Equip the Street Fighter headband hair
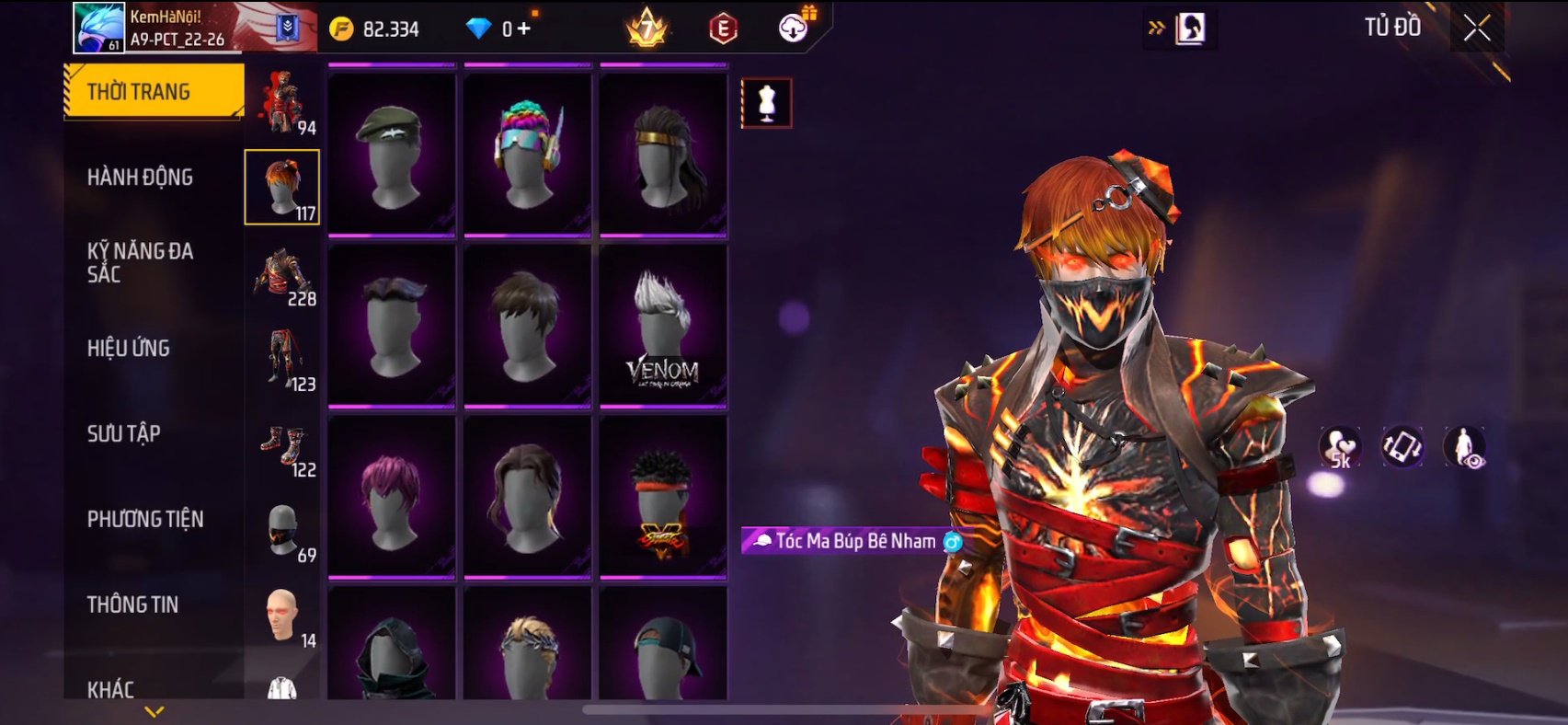Screen dimensions: 1568x725 pos(663,497)
